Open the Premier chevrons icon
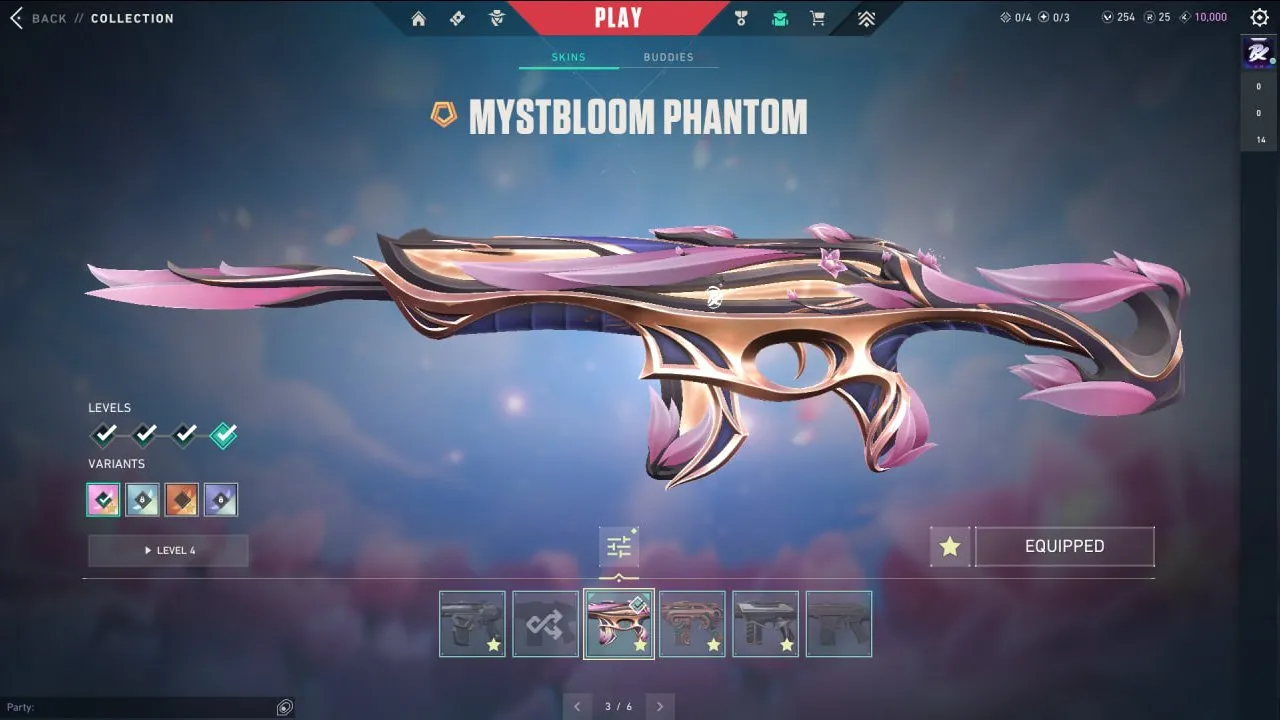The width and height of the screenshot is (1280, 720). tap(866, 18)
